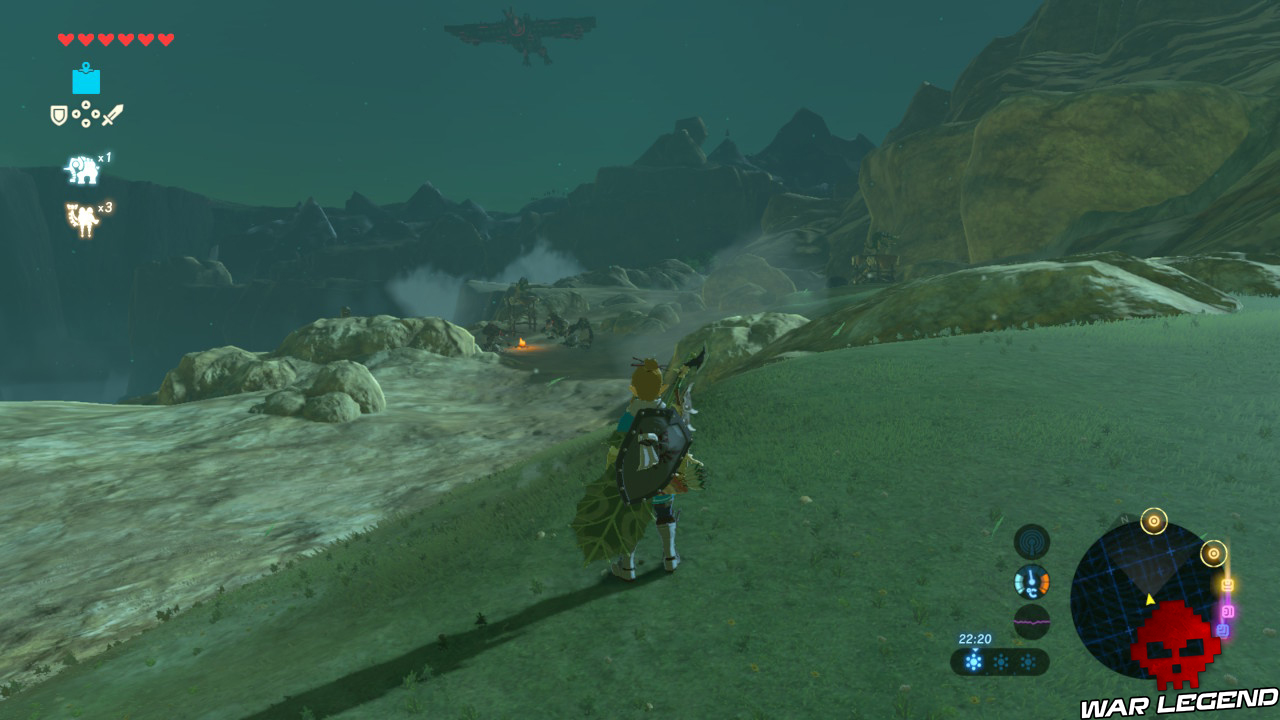This screenshot has height=720, width=1280.
Task: Select the right-side shrine marker on the minimap
Action: coord(1213,553)
